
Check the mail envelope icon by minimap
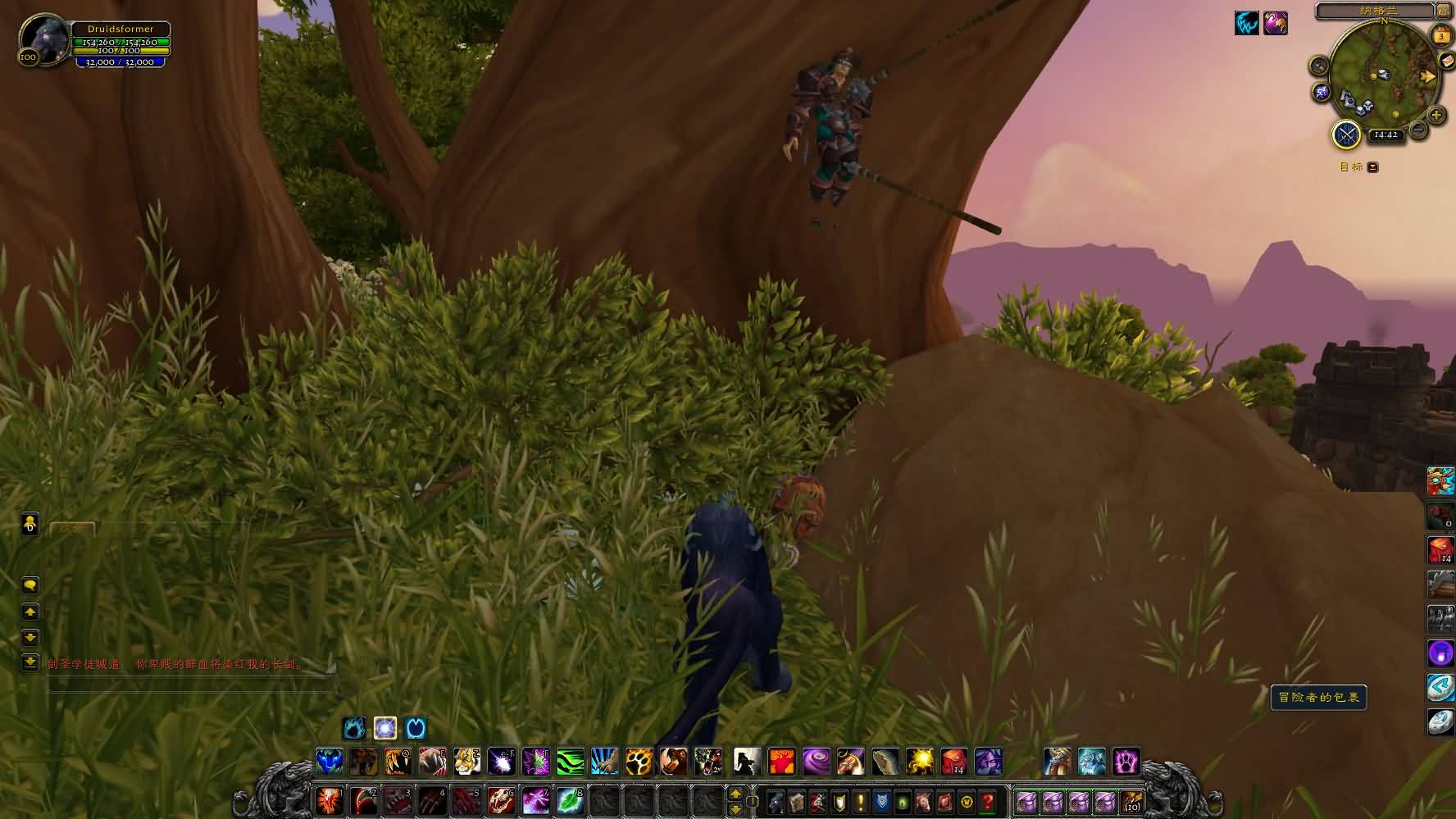(1446, 62)
